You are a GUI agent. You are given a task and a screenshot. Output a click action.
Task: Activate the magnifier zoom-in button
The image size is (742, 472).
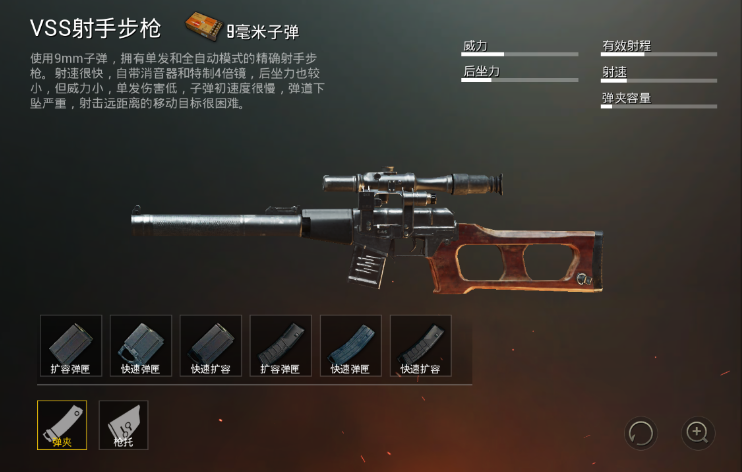click(697, 433)
